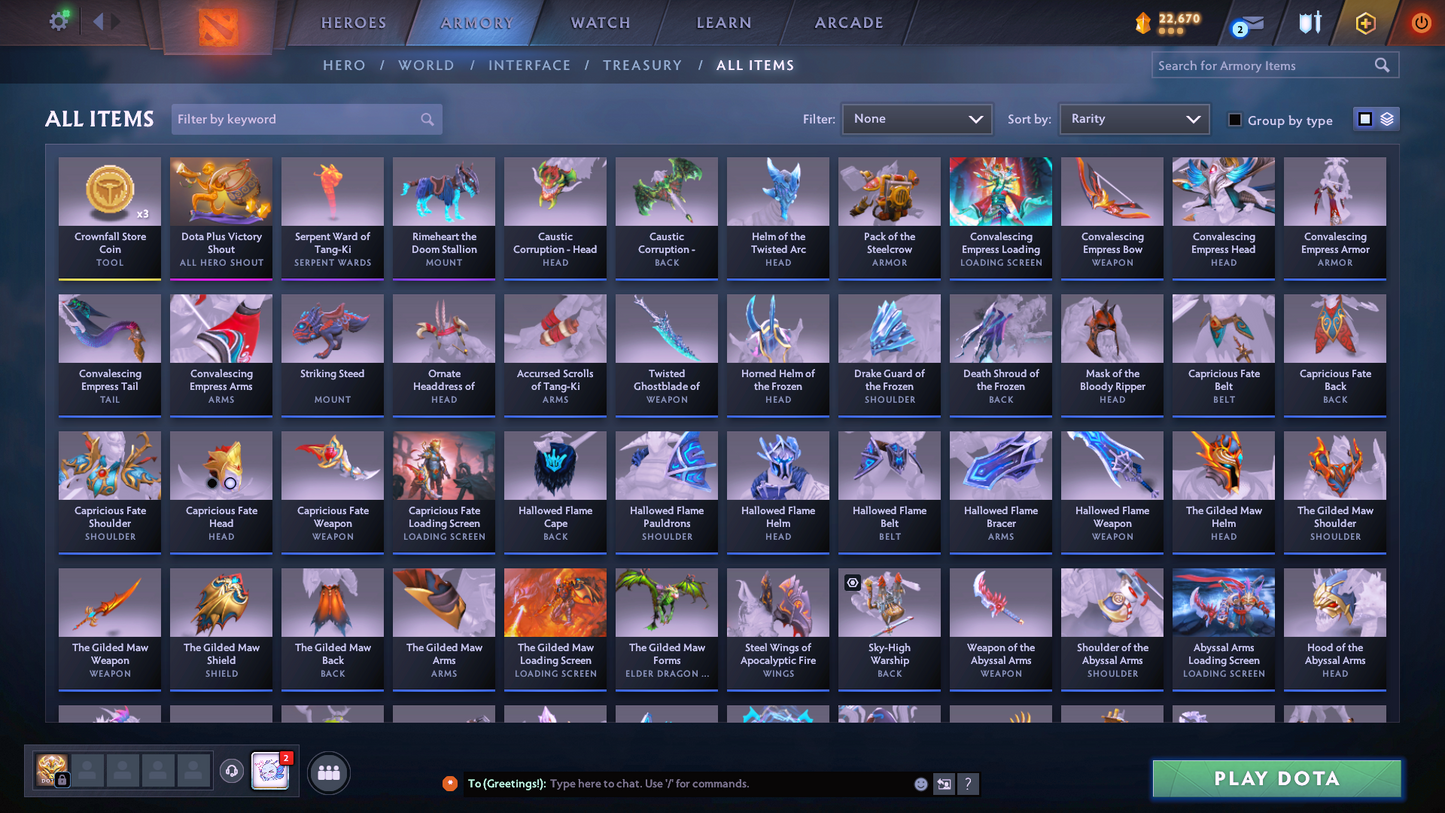Open the TREASURY section

click(642, 64)
